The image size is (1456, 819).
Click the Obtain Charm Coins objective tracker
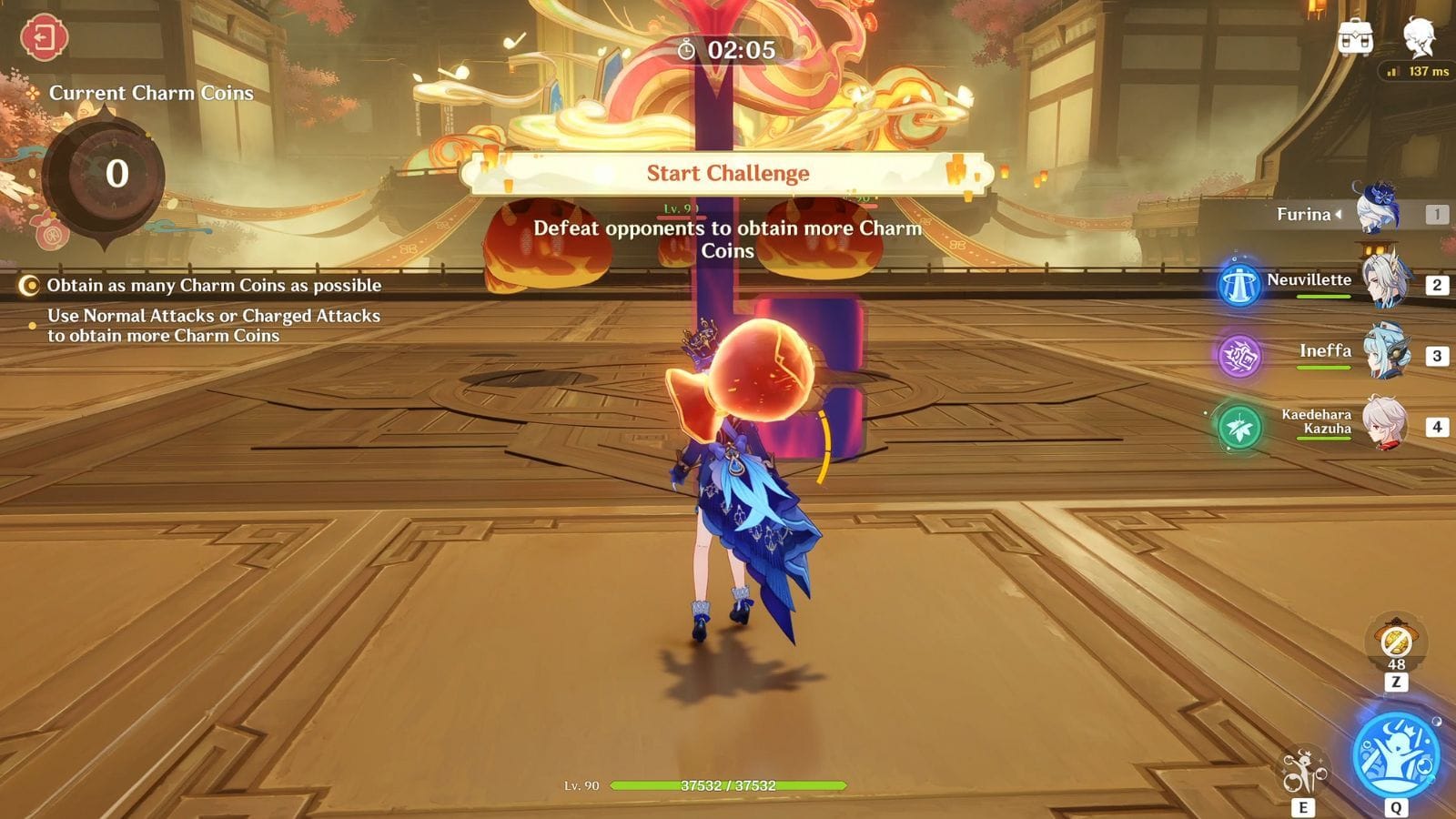coord(213,286)
